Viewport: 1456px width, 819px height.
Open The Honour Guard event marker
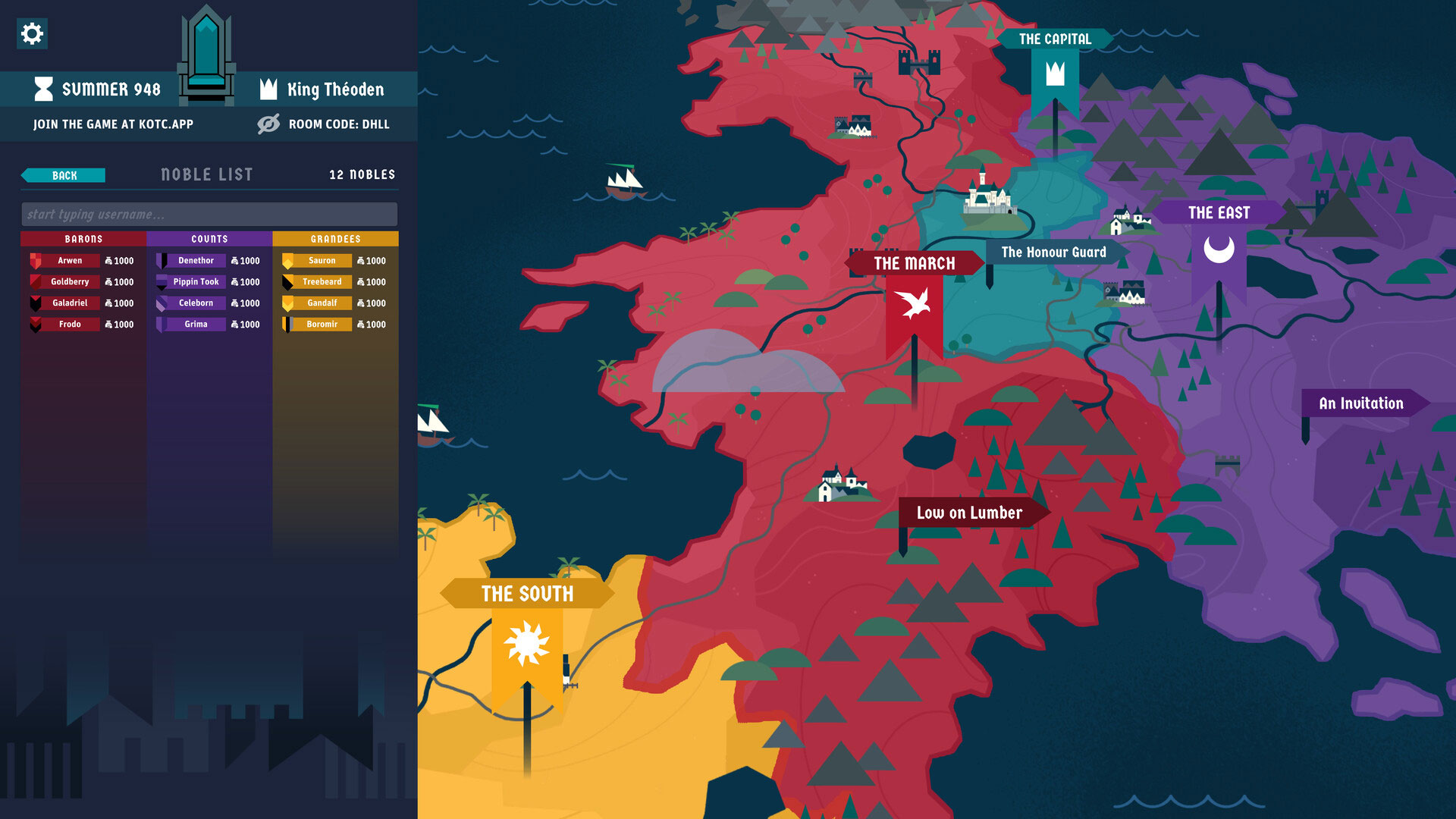pos(1053,253)
